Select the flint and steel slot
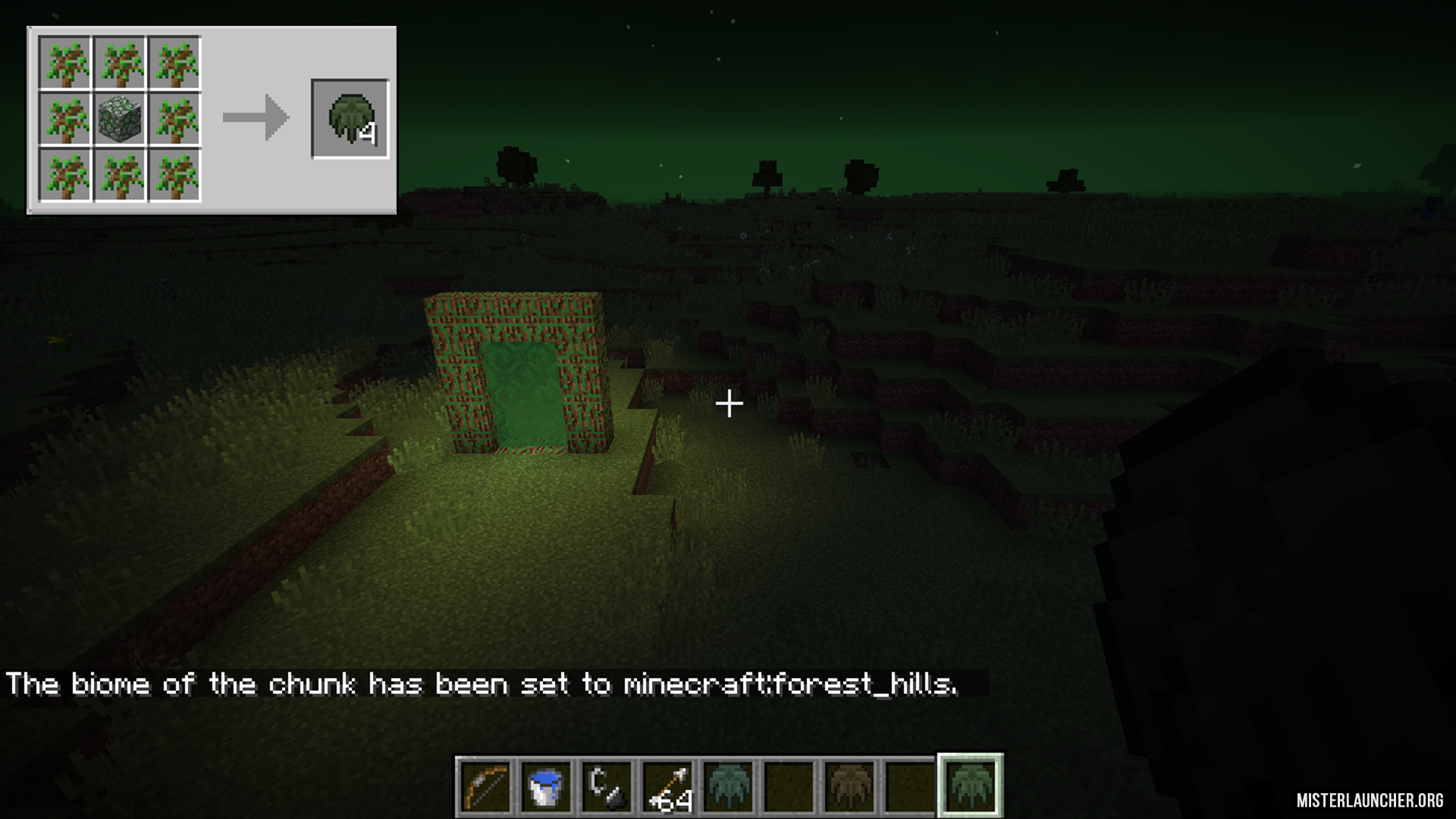The image size is (1456, 819). [607, 786]
